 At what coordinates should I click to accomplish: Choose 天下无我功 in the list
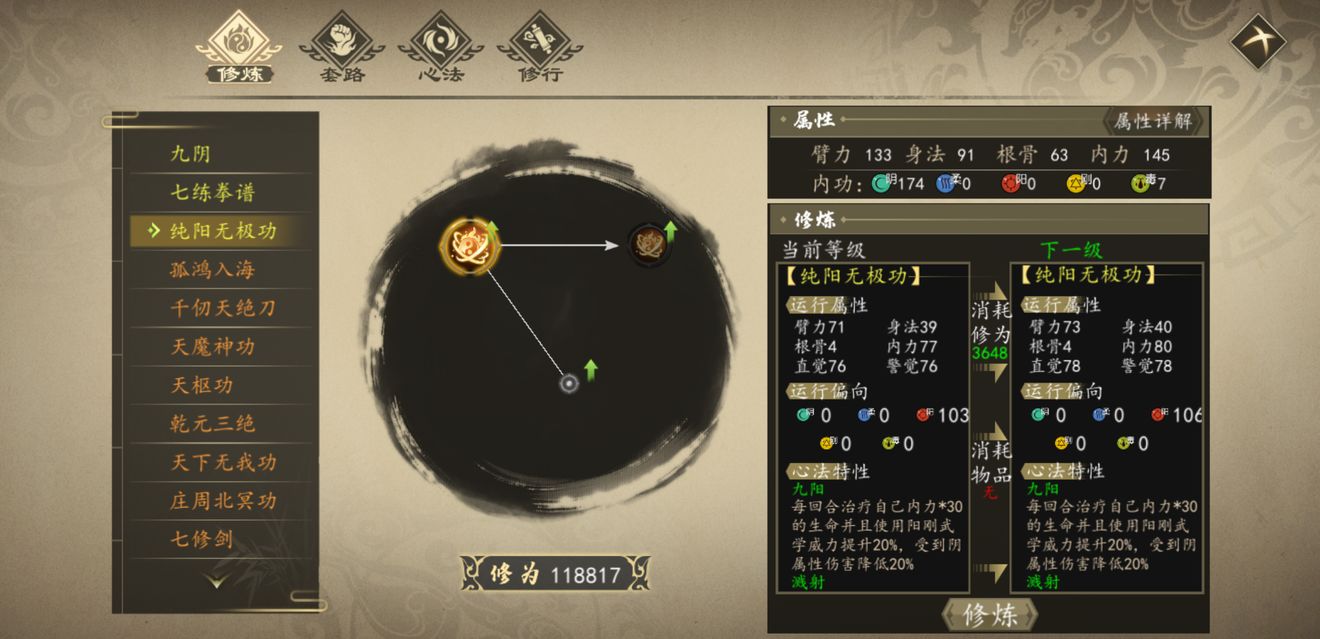point(222,462)
